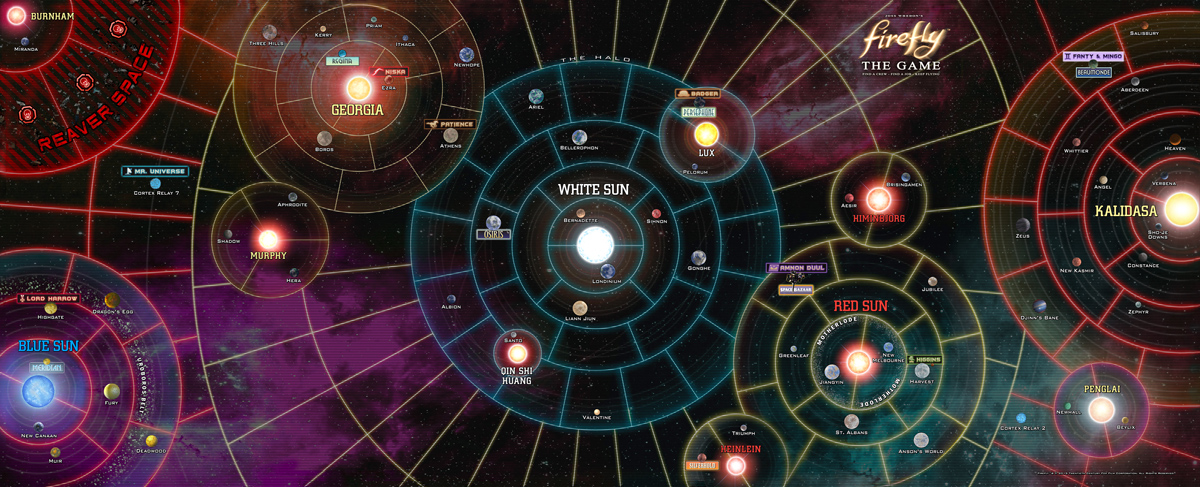Select the Valentine planet
The width and height of the screenshot is (1200, 487).
(x=596, y=410)
